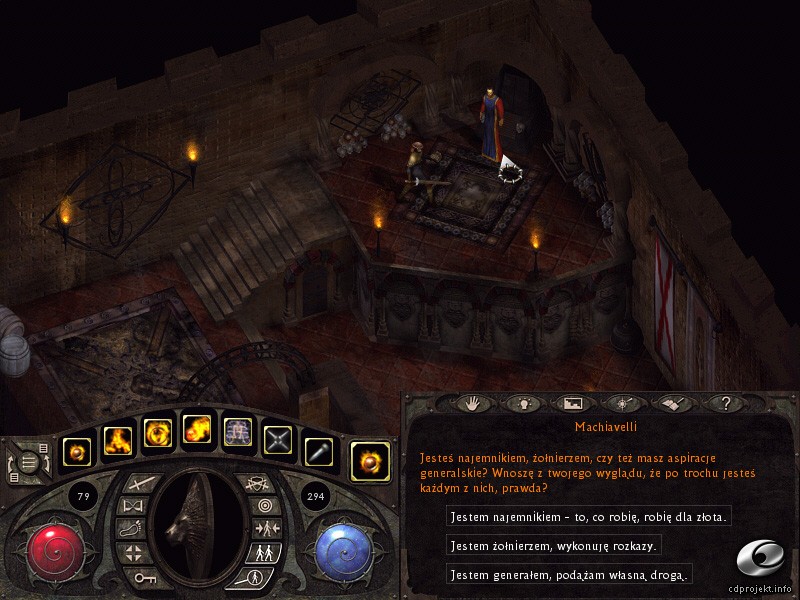Open the book and quill journal tab

672,403
